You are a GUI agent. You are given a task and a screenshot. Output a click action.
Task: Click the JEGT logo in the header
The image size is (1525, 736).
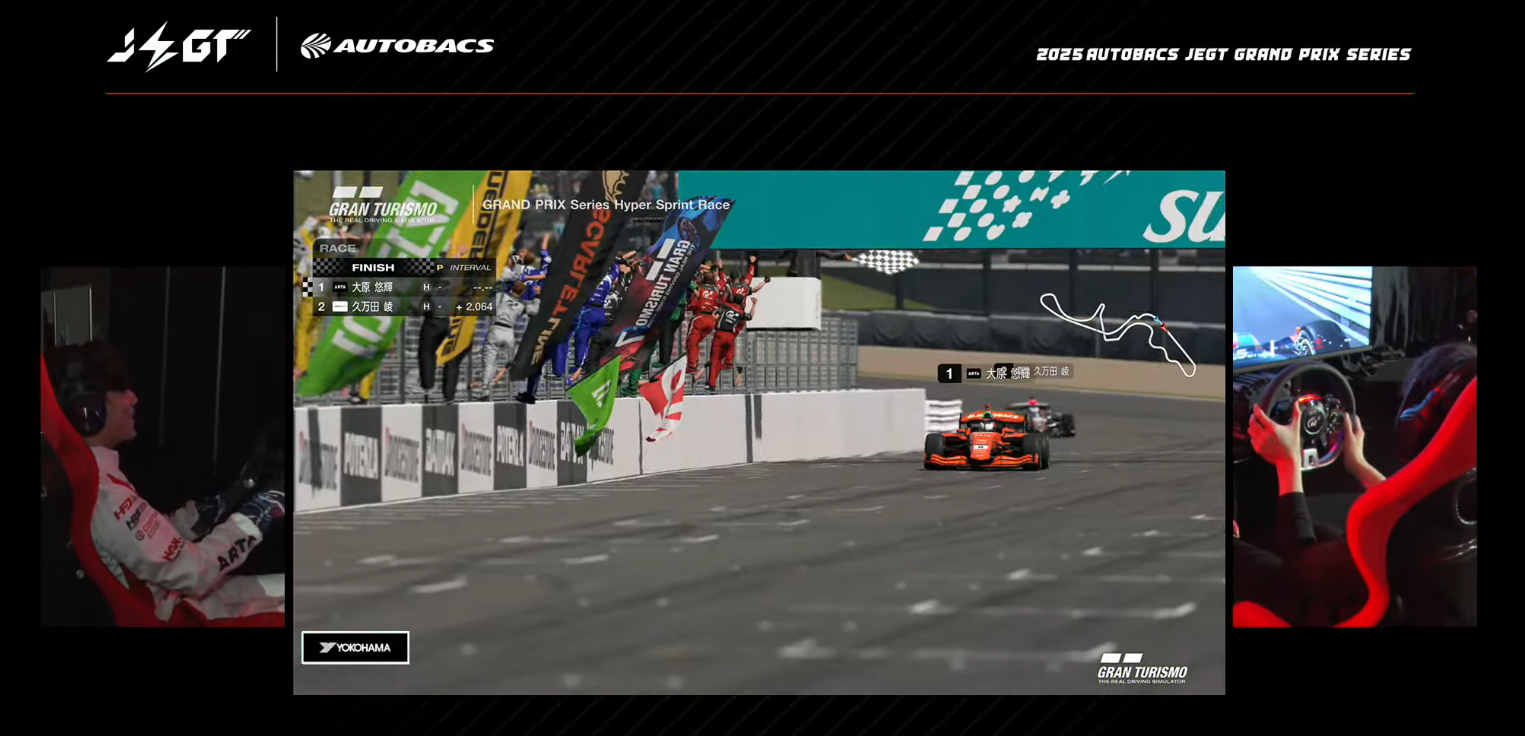pos(180,46)
